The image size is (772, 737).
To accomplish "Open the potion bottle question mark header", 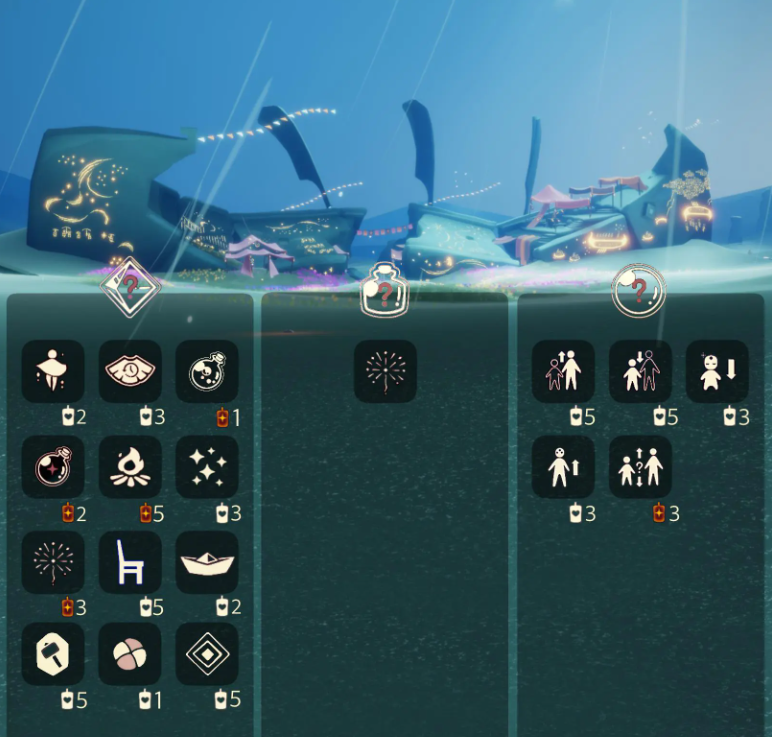I will 386,291.
